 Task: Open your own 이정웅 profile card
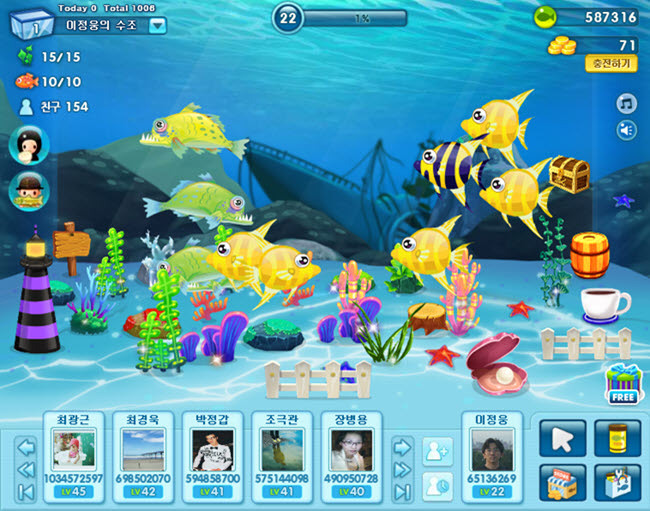click(x=491, y=455)
